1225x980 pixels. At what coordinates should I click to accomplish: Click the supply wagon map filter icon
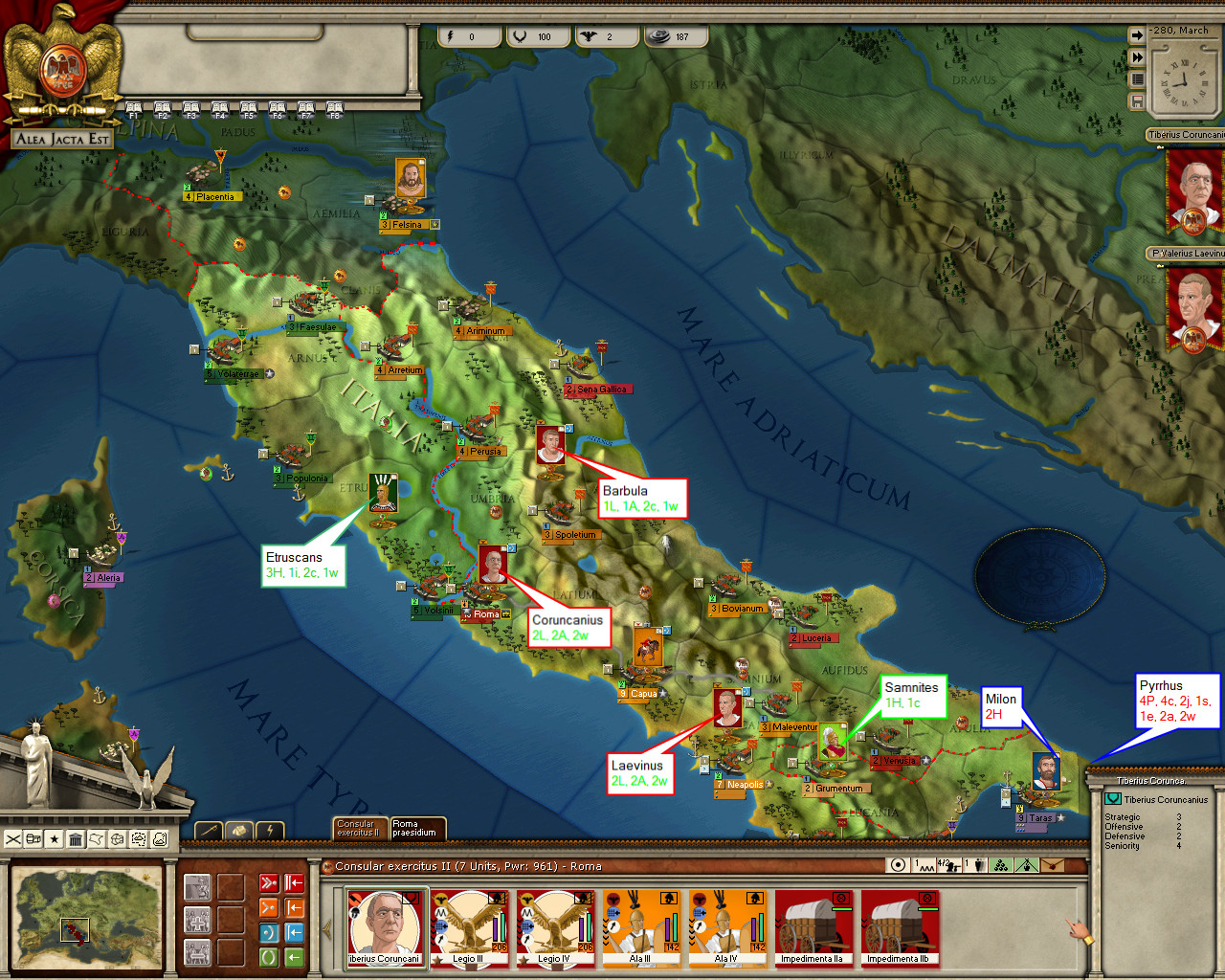click(32, 839)
